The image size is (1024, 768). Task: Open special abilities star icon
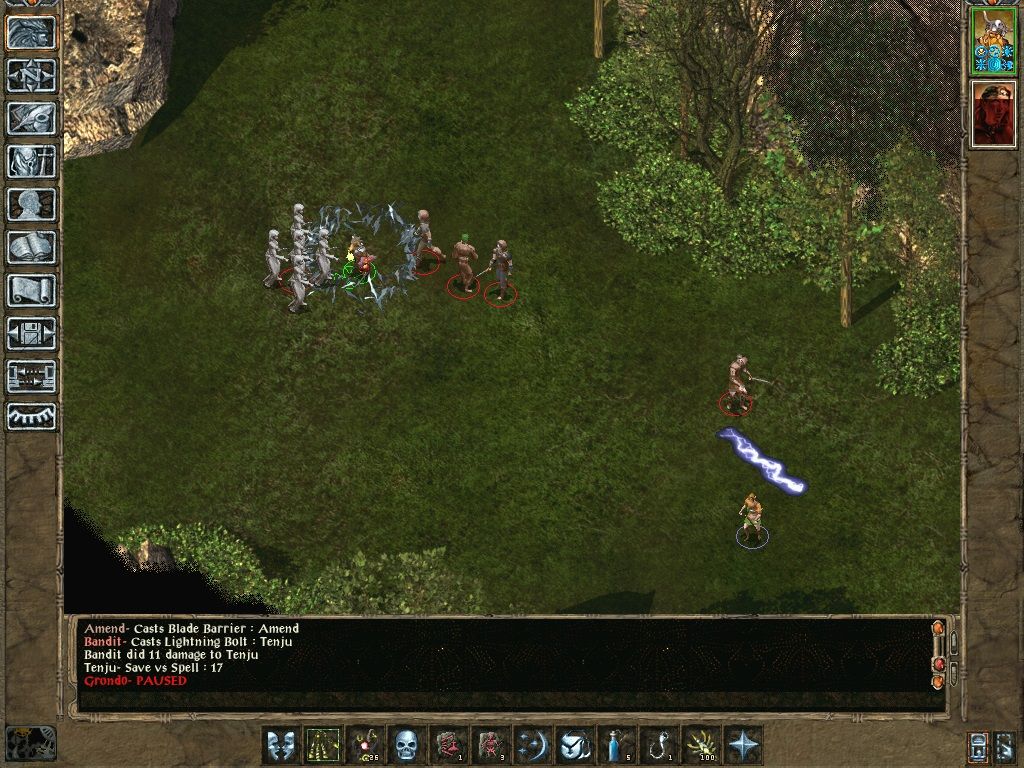[x=743, y=745]
